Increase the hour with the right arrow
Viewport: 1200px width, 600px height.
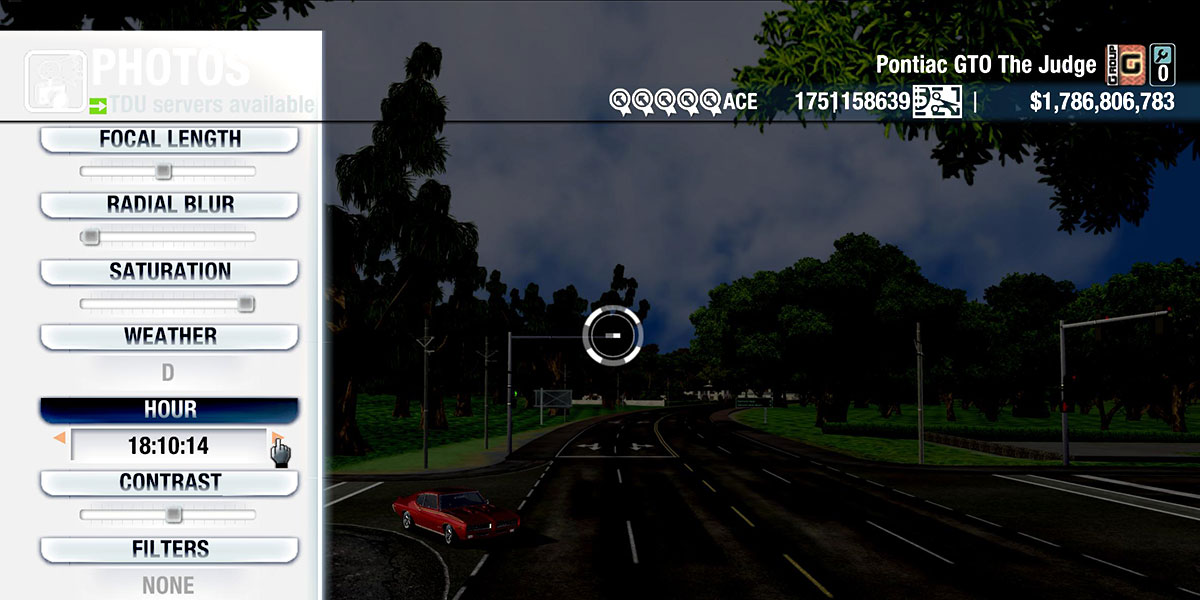[x=276, y=438]
